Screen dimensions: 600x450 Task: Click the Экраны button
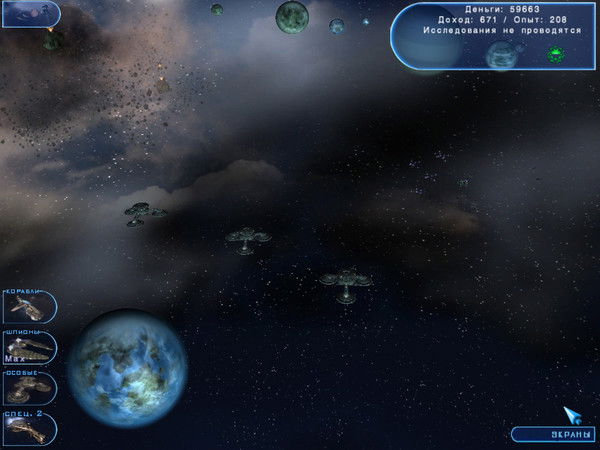[554, 435]
